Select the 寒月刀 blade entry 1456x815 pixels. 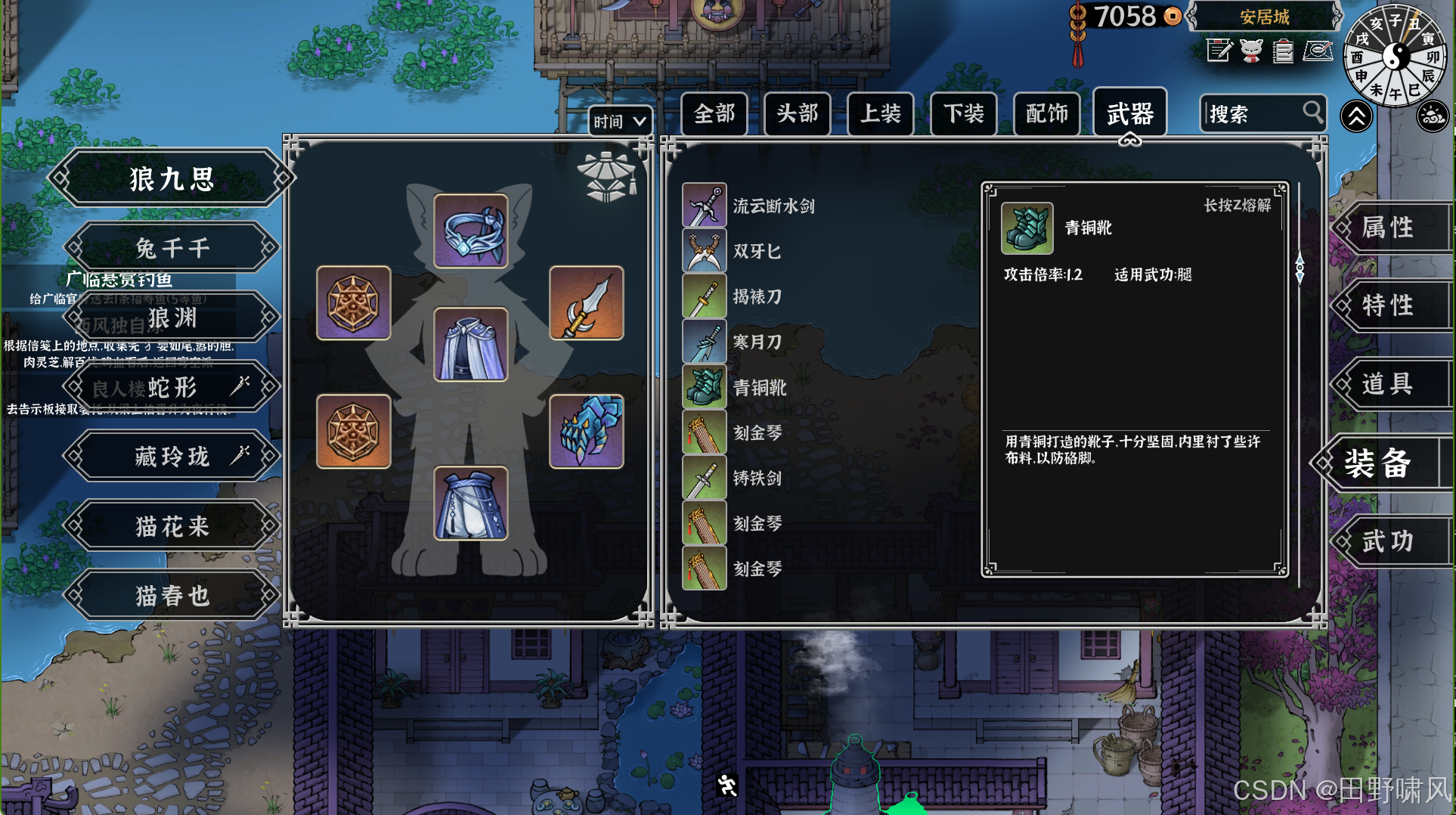click(x=756, y=342)
